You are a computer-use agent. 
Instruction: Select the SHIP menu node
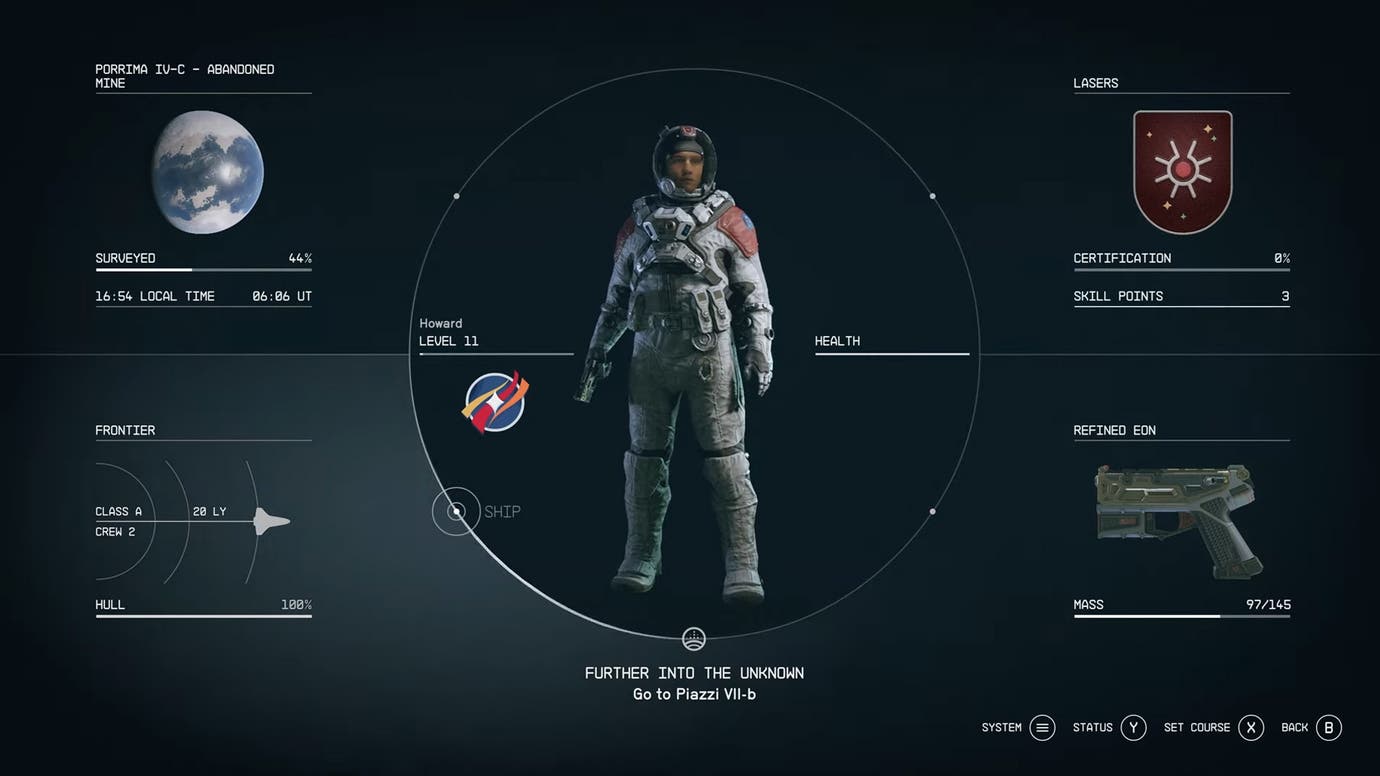pos(457,512)
